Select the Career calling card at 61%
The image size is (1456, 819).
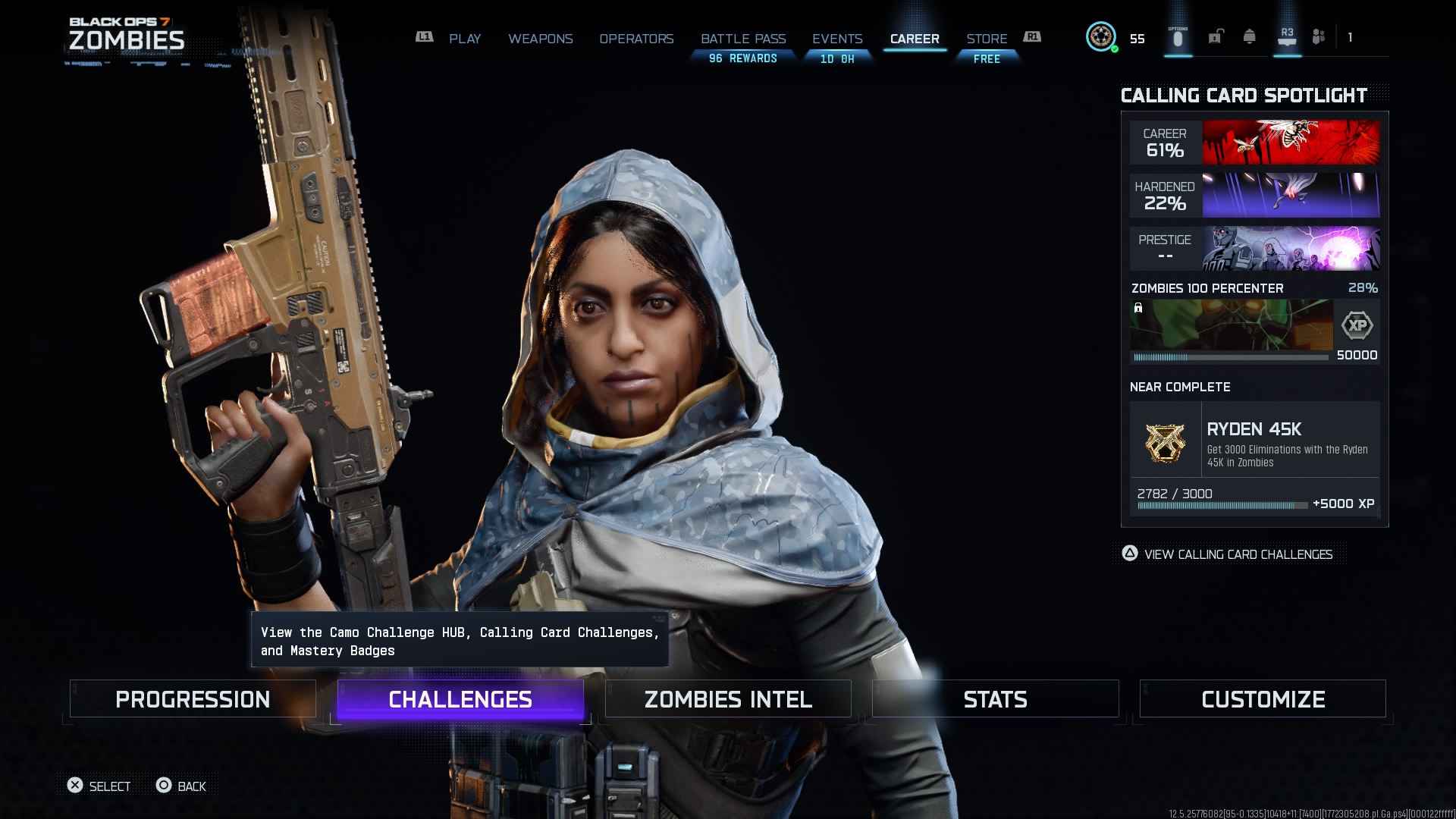[x=1254, y=142]
